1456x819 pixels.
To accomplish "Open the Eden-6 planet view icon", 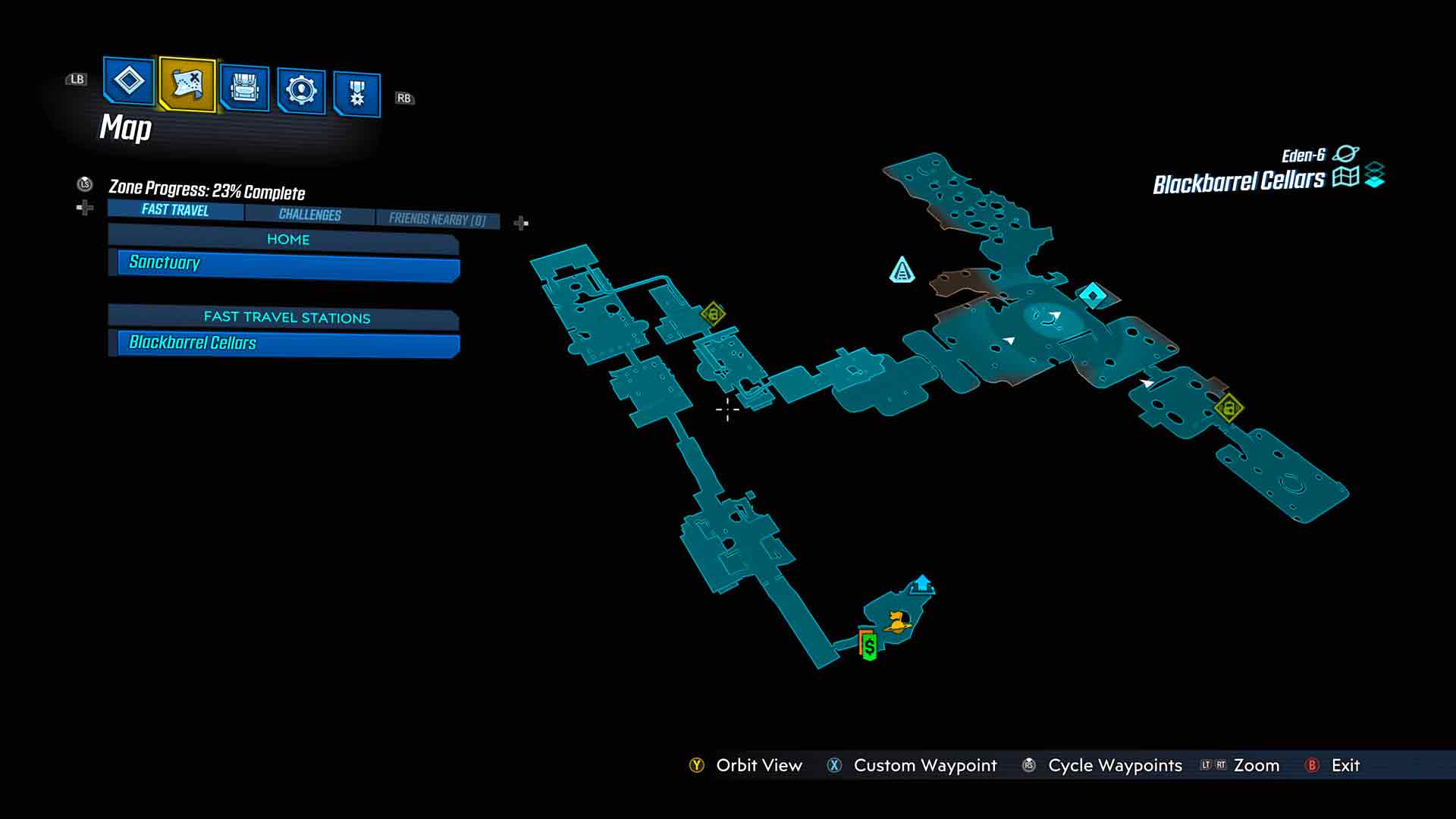I will pos(1346,154).
